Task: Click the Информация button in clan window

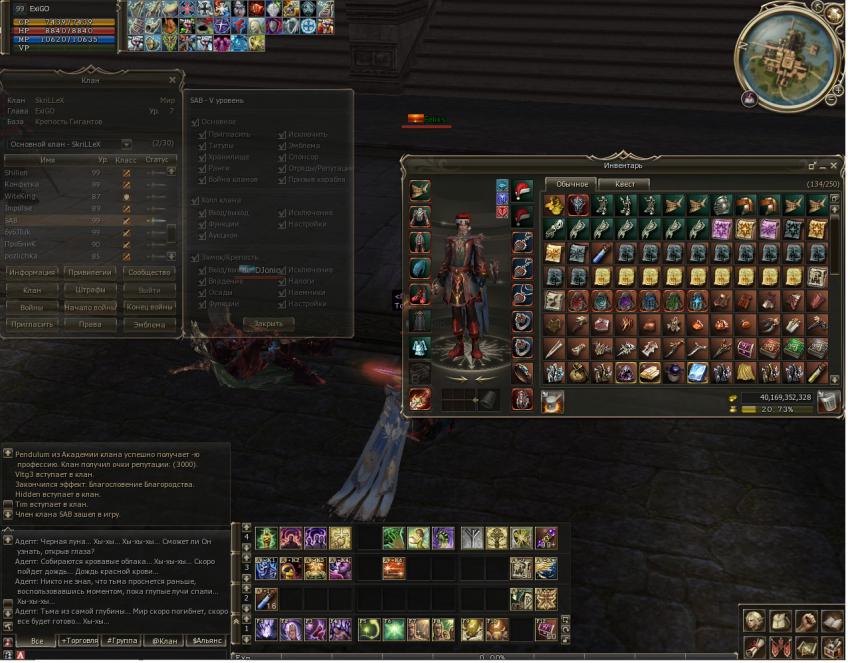Action: pos(31,272)
